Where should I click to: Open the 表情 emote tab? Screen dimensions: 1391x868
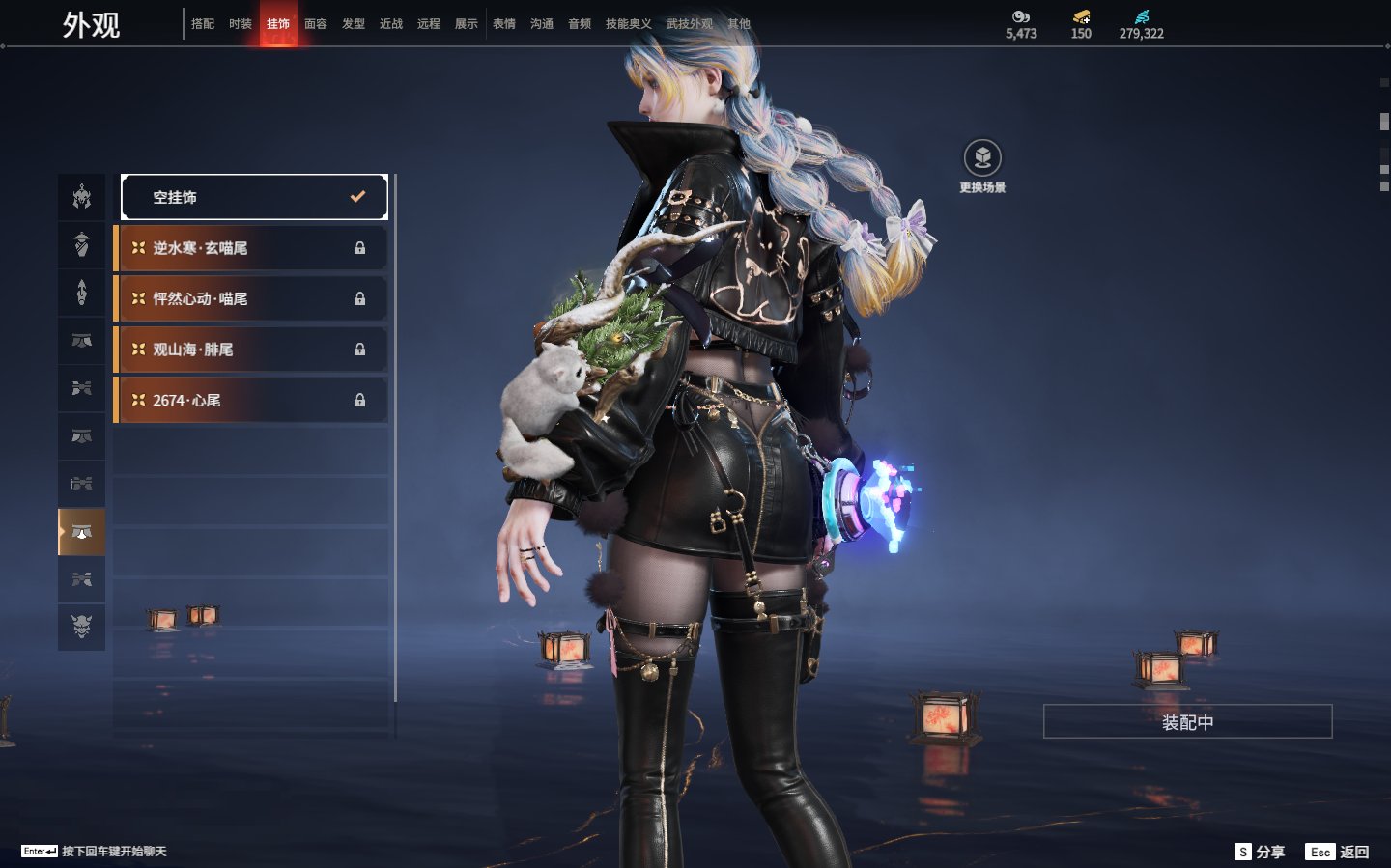(504, 24)
